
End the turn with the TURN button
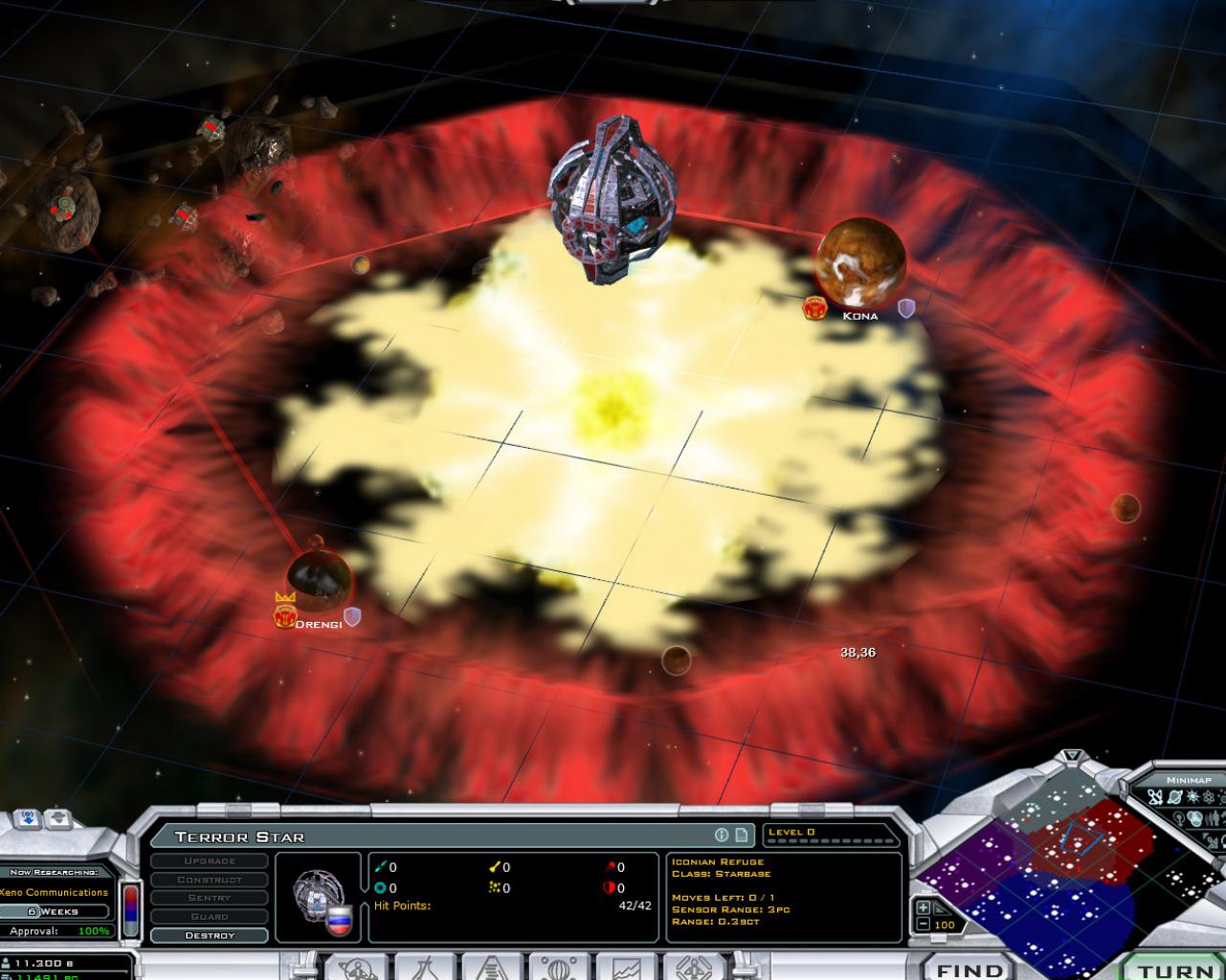pyautogui.click(x=1178, y=969)
